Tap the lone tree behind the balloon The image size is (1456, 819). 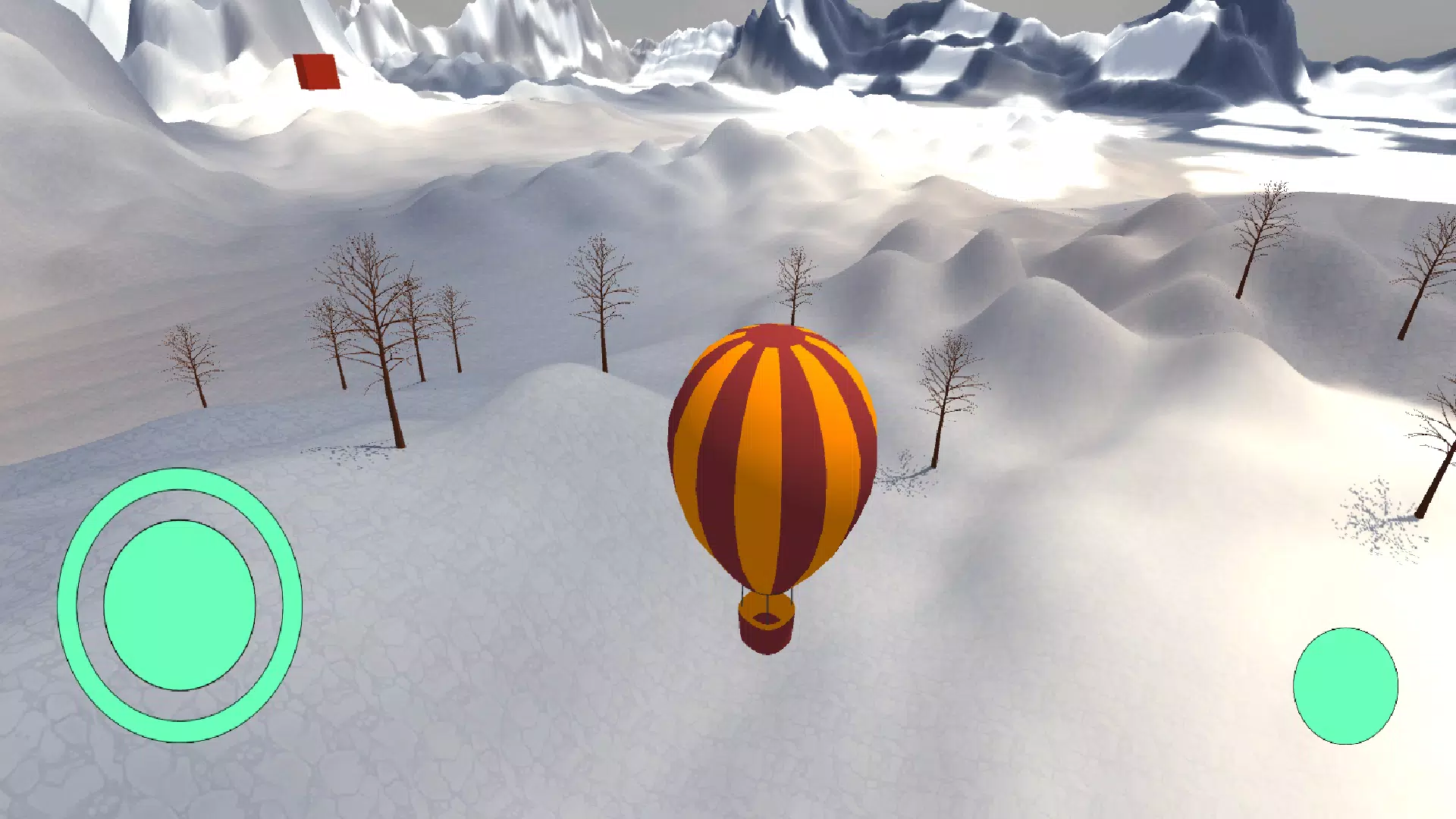point(792,288)
